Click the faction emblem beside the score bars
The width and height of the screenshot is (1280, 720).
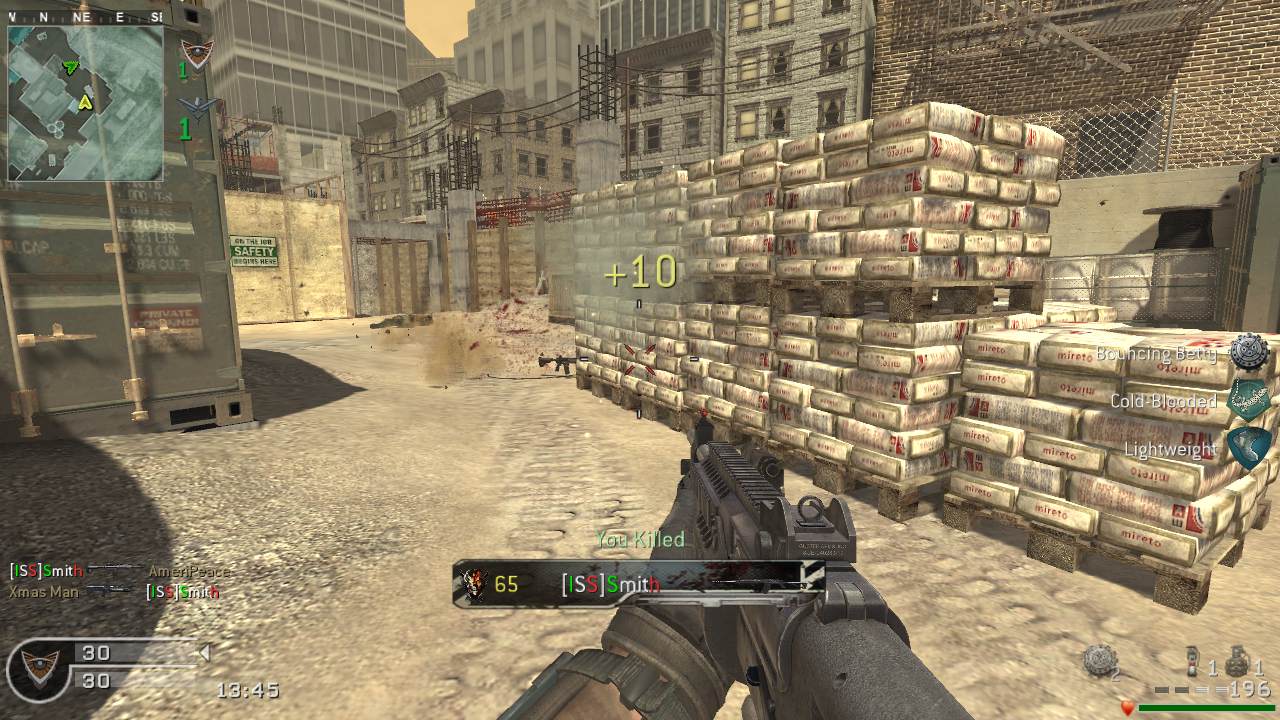coord(41,668)
